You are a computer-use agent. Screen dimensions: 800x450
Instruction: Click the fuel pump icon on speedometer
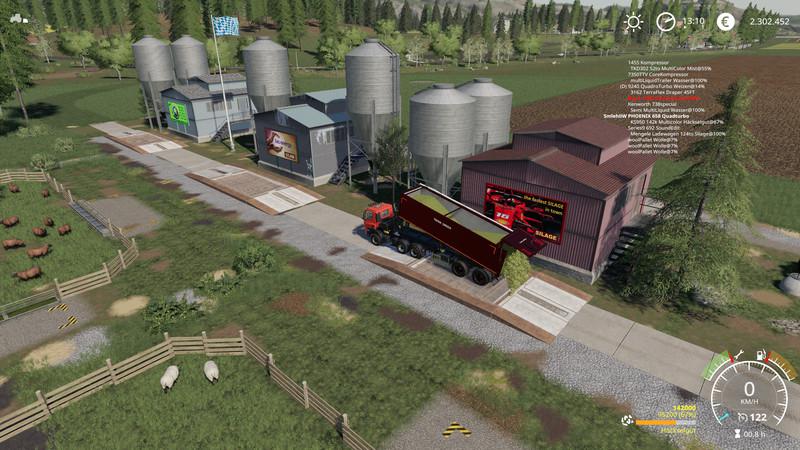pyautogui.click(x=761, y=355)
